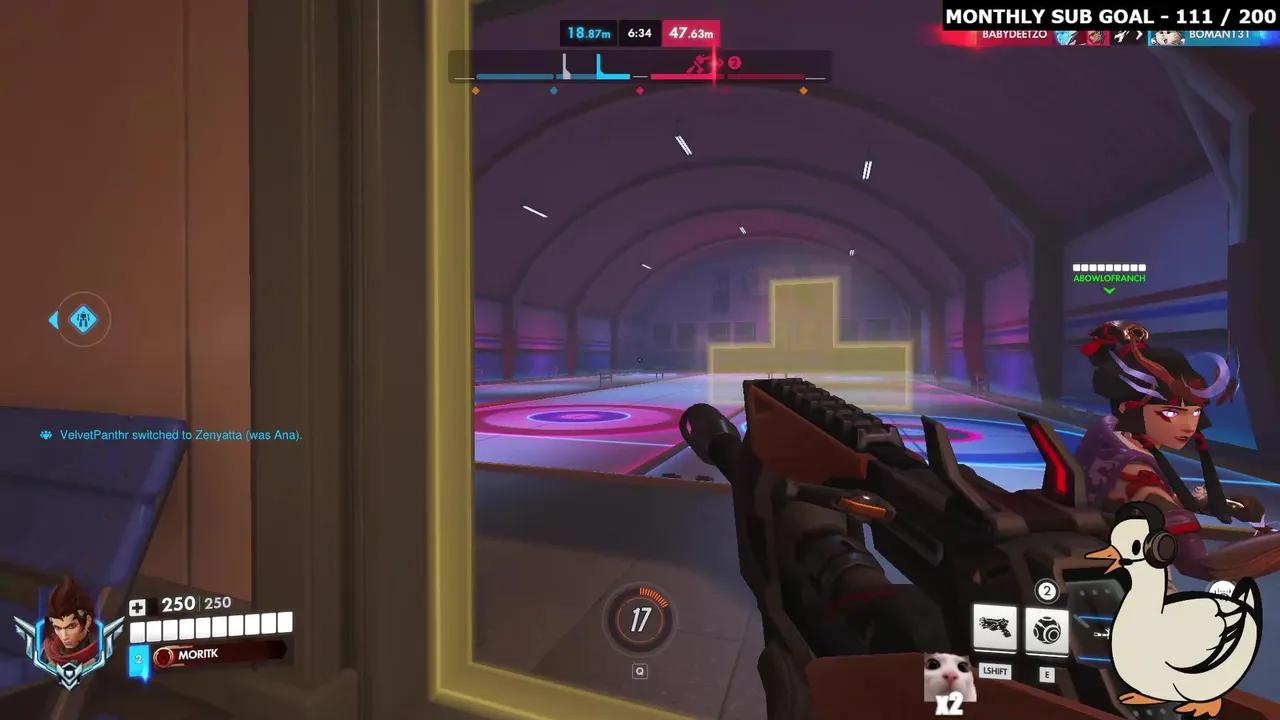Toggle the blue team diamond marker on the progress bar
1280x720 pixels.
click(x=553, y=90)
